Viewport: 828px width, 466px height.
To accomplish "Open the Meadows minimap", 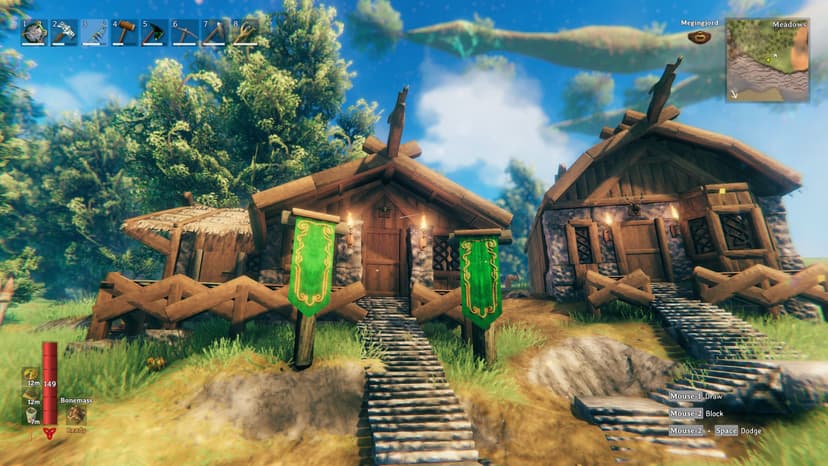I will (x=767, y=59).
